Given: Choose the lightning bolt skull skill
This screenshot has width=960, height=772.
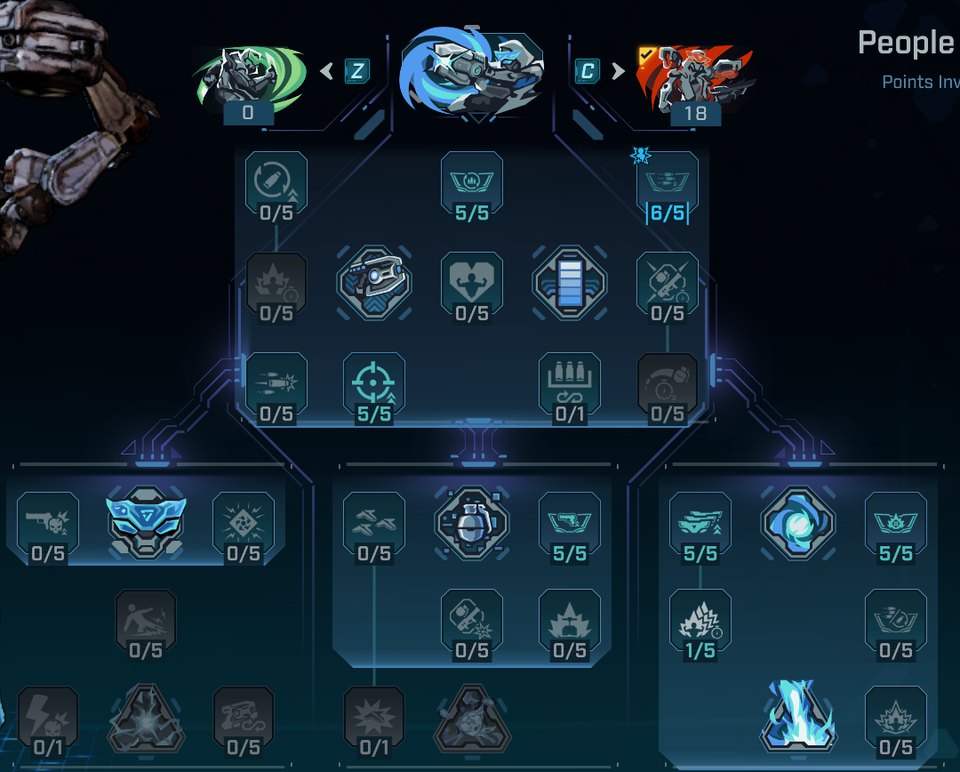Looking at the screenshot, I should [x=48, y=718].
